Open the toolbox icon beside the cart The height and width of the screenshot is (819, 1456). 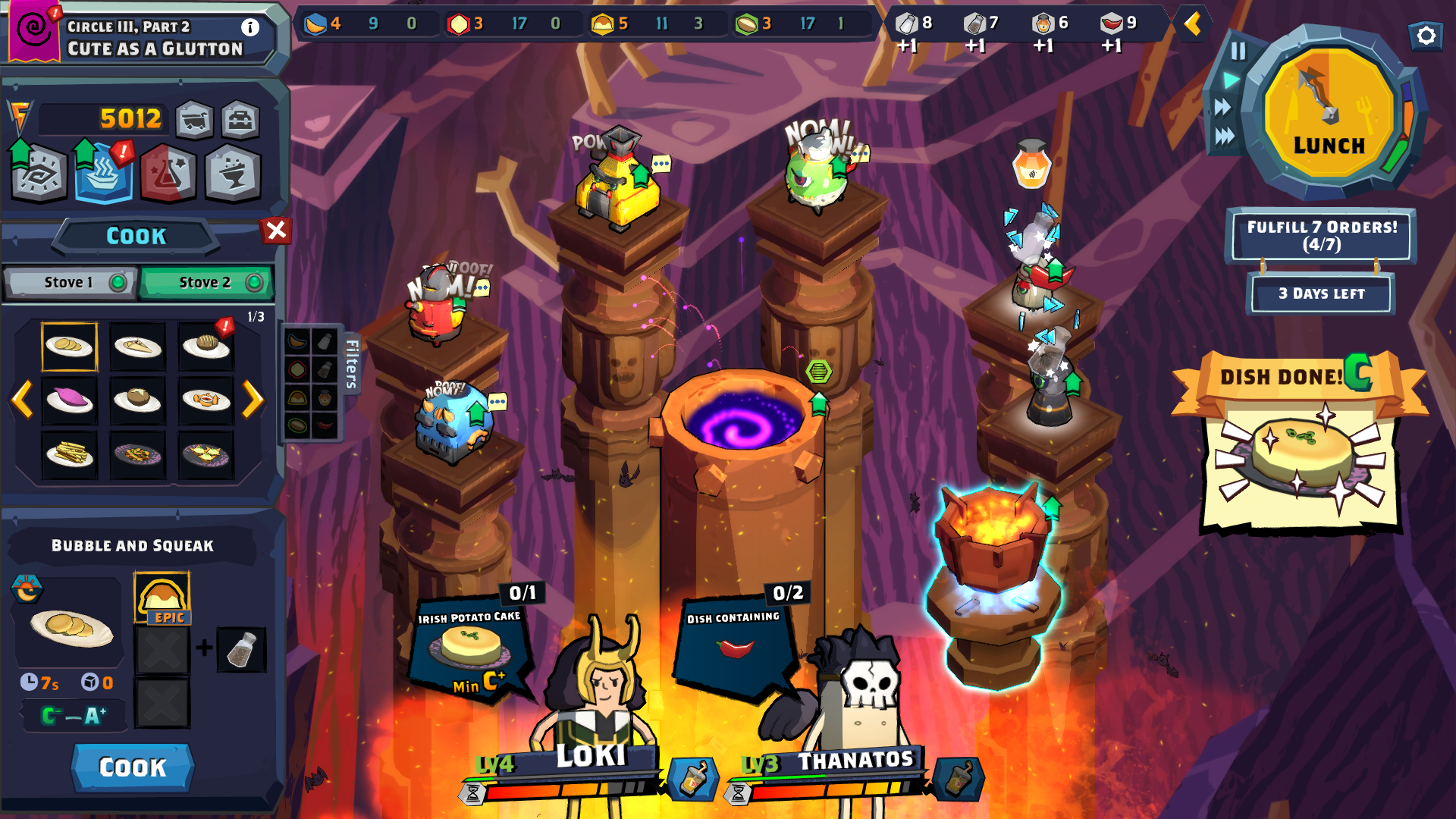(240, 120)
